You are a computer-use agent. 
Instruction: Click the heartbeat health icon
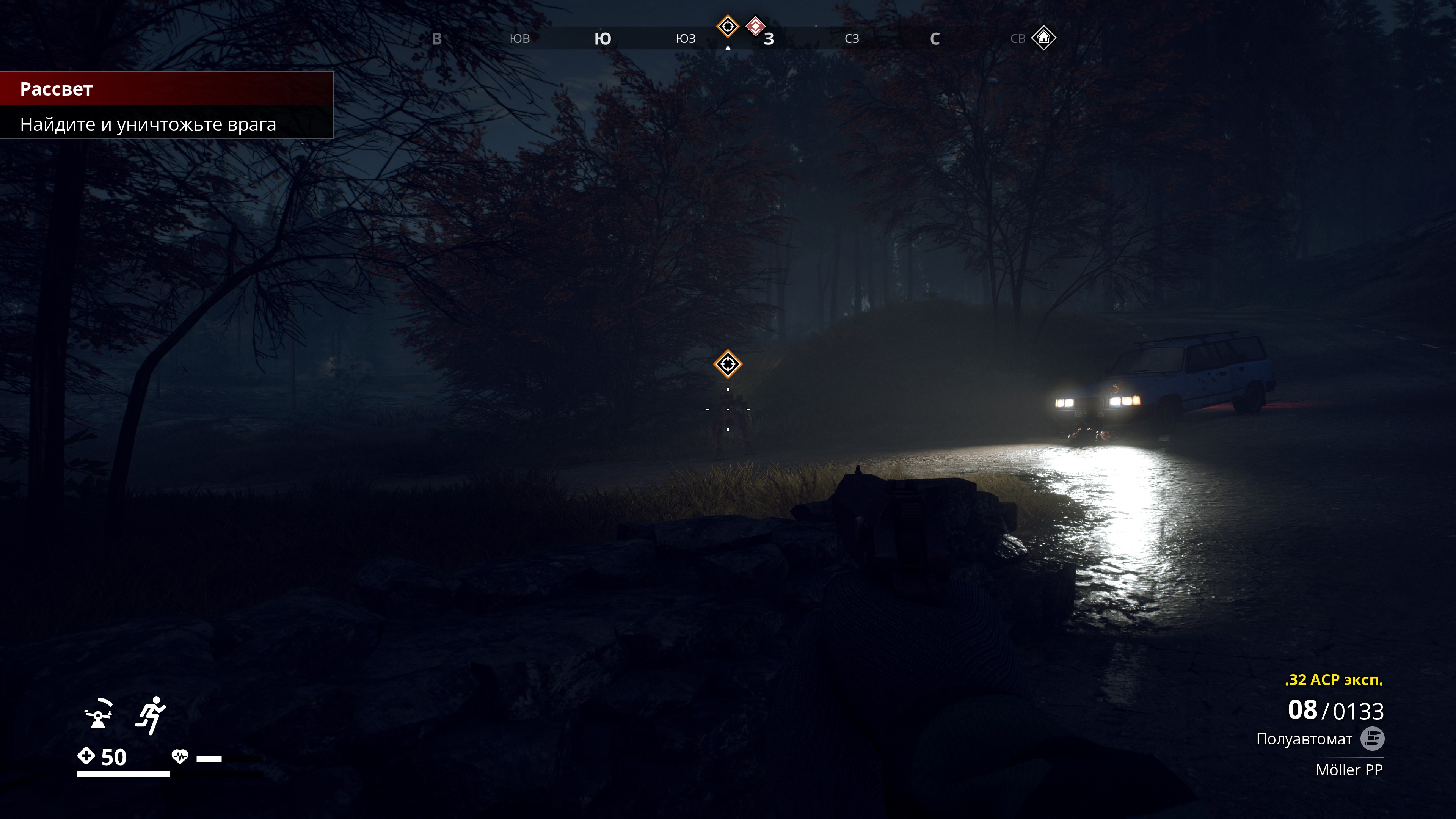180,756
